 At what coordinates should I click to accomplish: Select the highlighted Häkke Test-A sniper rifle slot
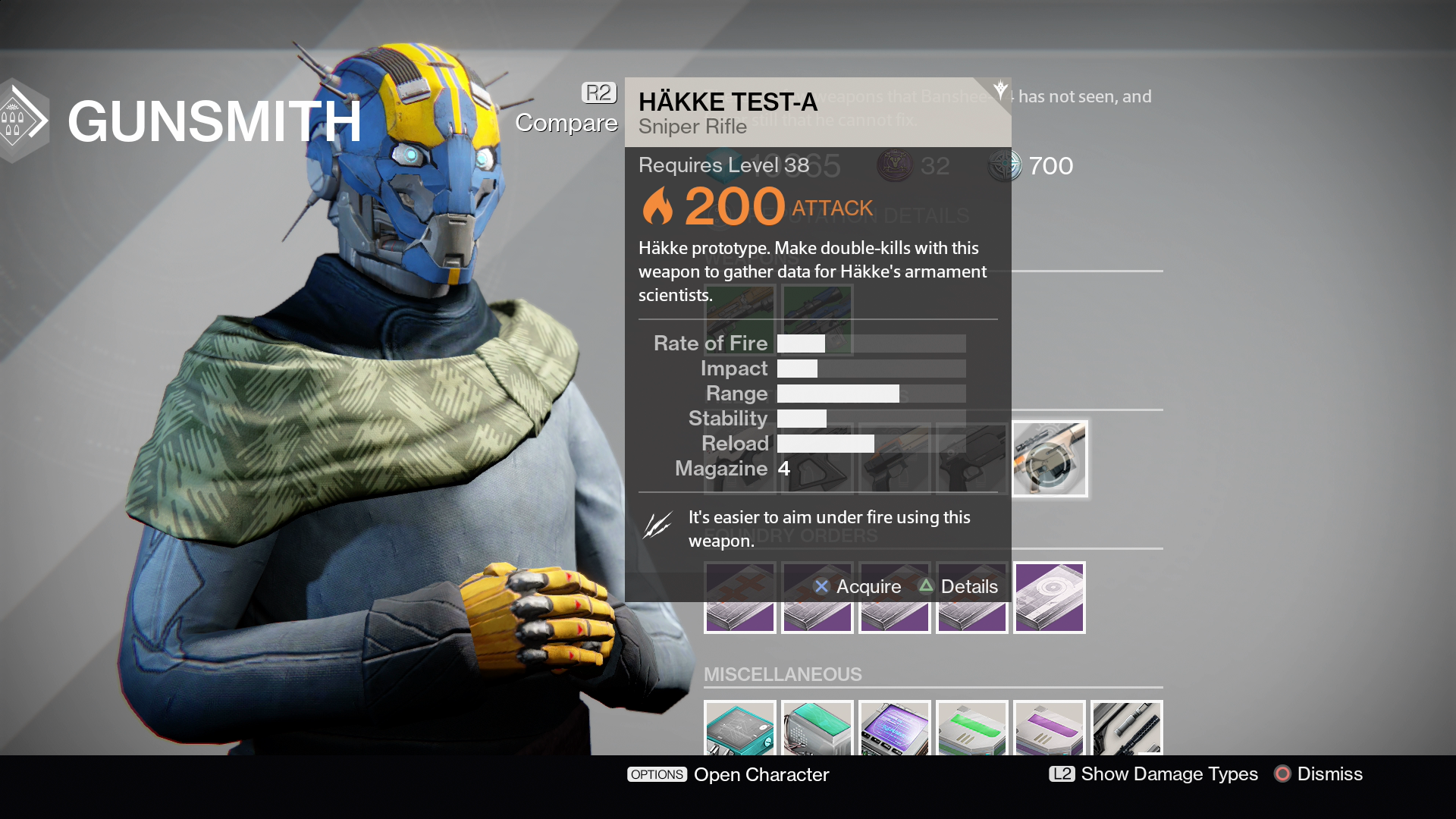(1050, 459)
